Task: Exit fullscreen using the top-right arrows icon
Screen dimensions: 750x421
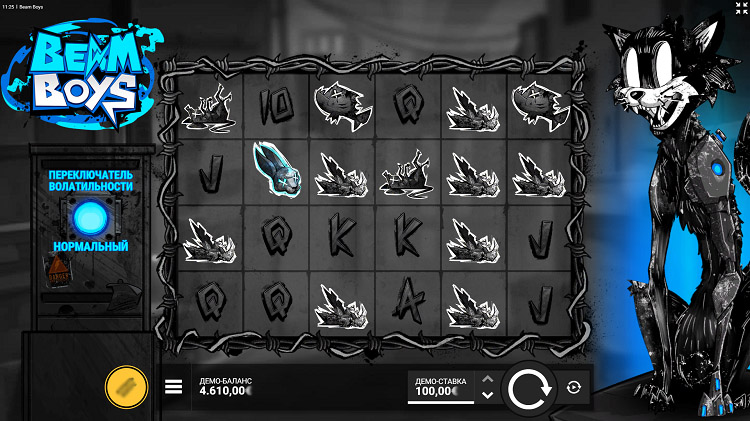Action: coord(741,9)
